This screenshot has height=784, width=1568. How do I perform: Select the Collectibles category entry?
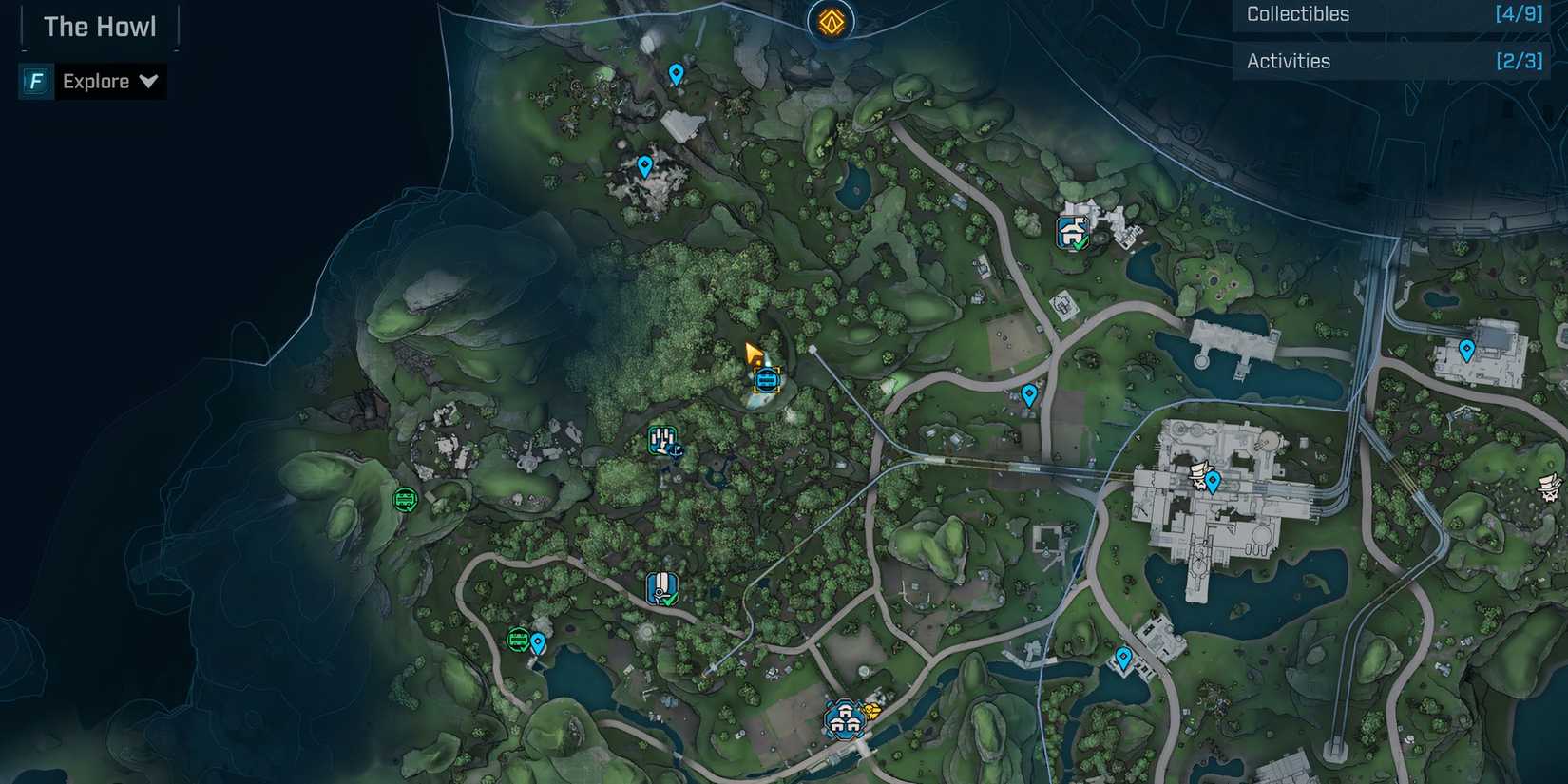1298,14
